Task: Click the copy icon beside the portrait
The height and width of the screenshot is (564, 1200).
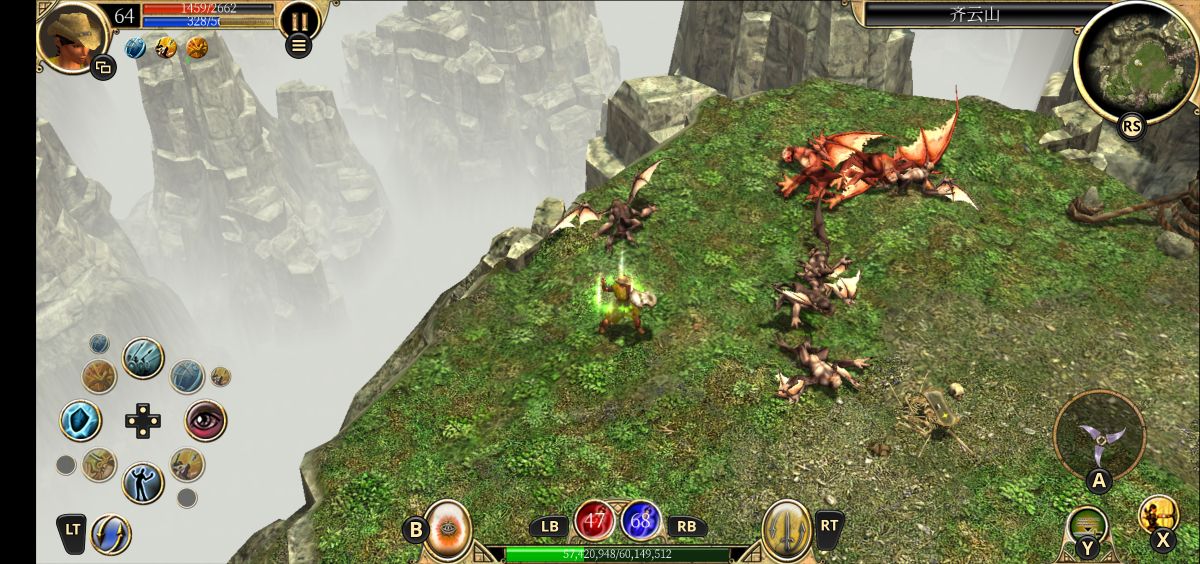Action: pos(103,67)
